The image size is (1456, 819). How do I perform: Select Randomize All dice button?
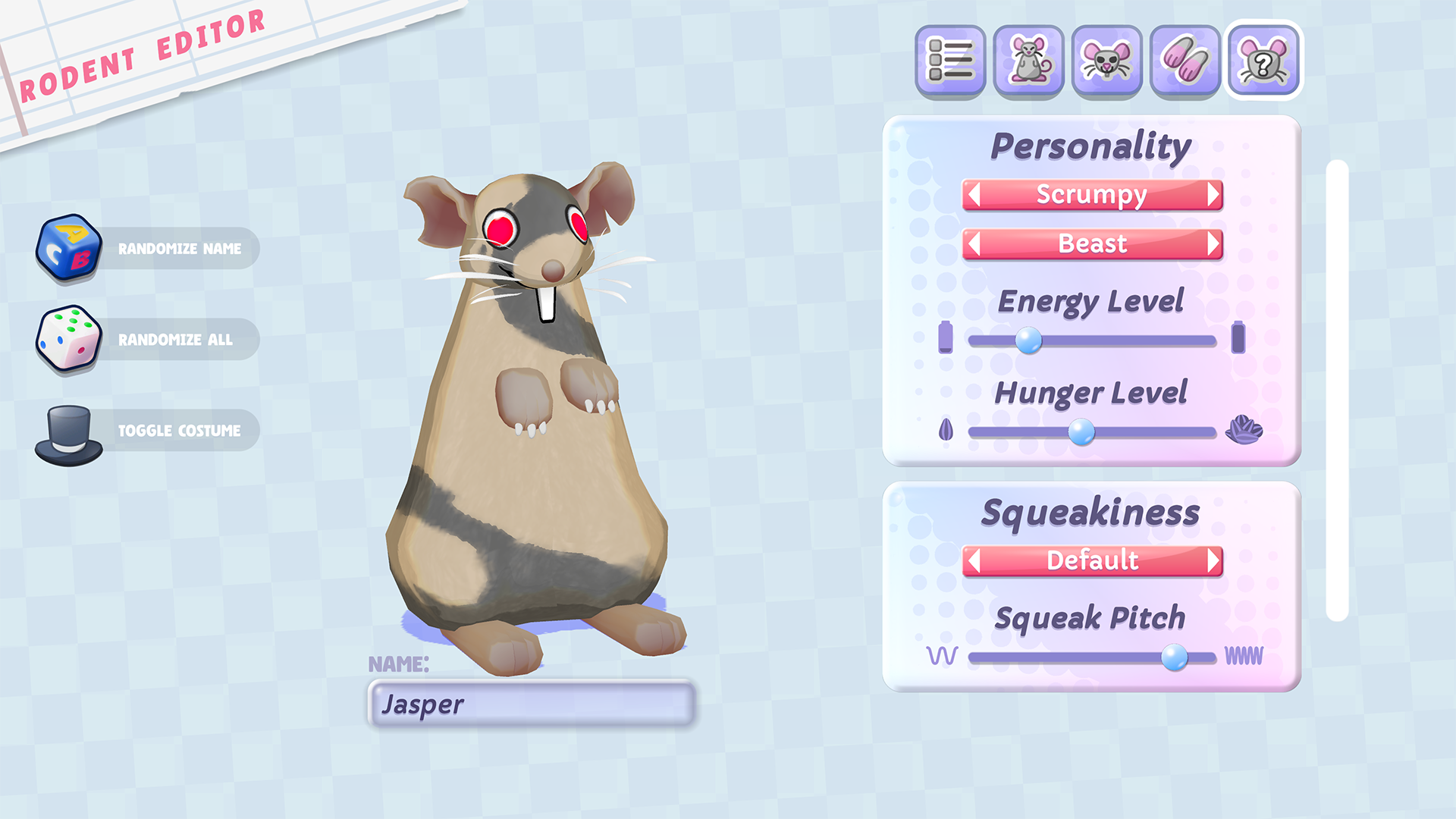pyautogui.click(x=148, y=340)
